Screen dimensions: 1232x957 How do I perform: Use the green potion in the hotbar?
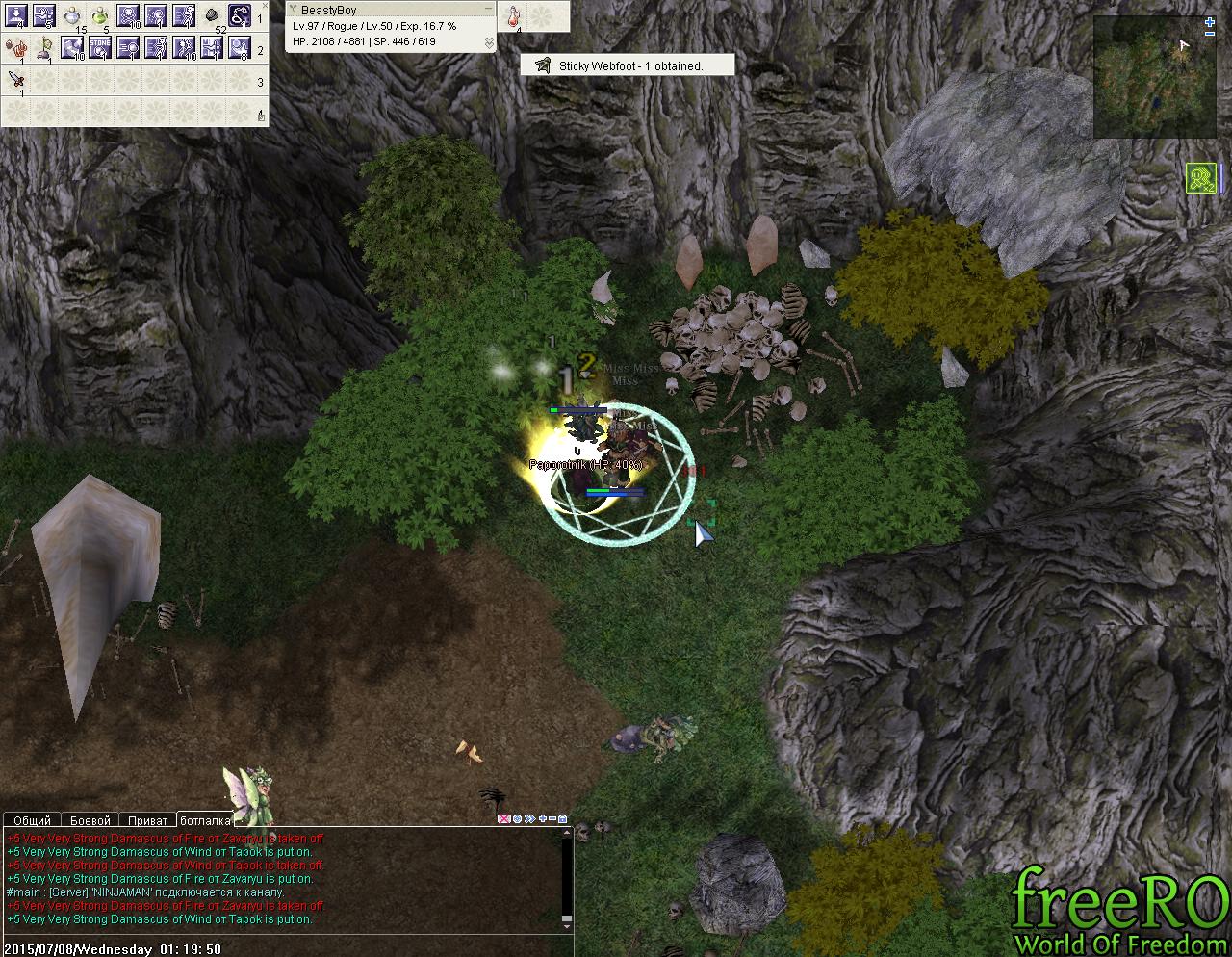pyautogui.click(x=99, y=16)
